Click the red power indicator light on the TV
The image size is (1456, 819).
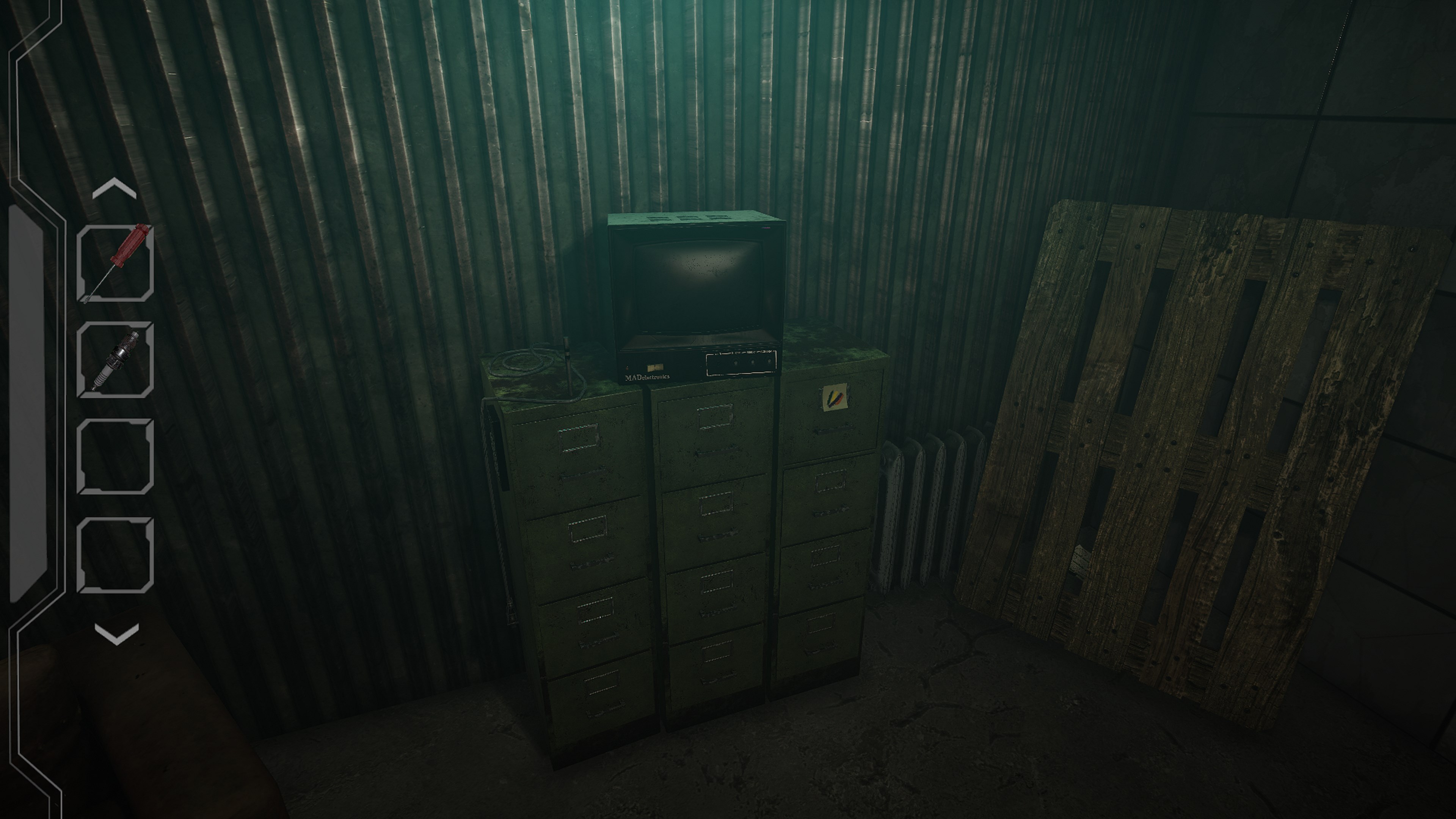628,368
